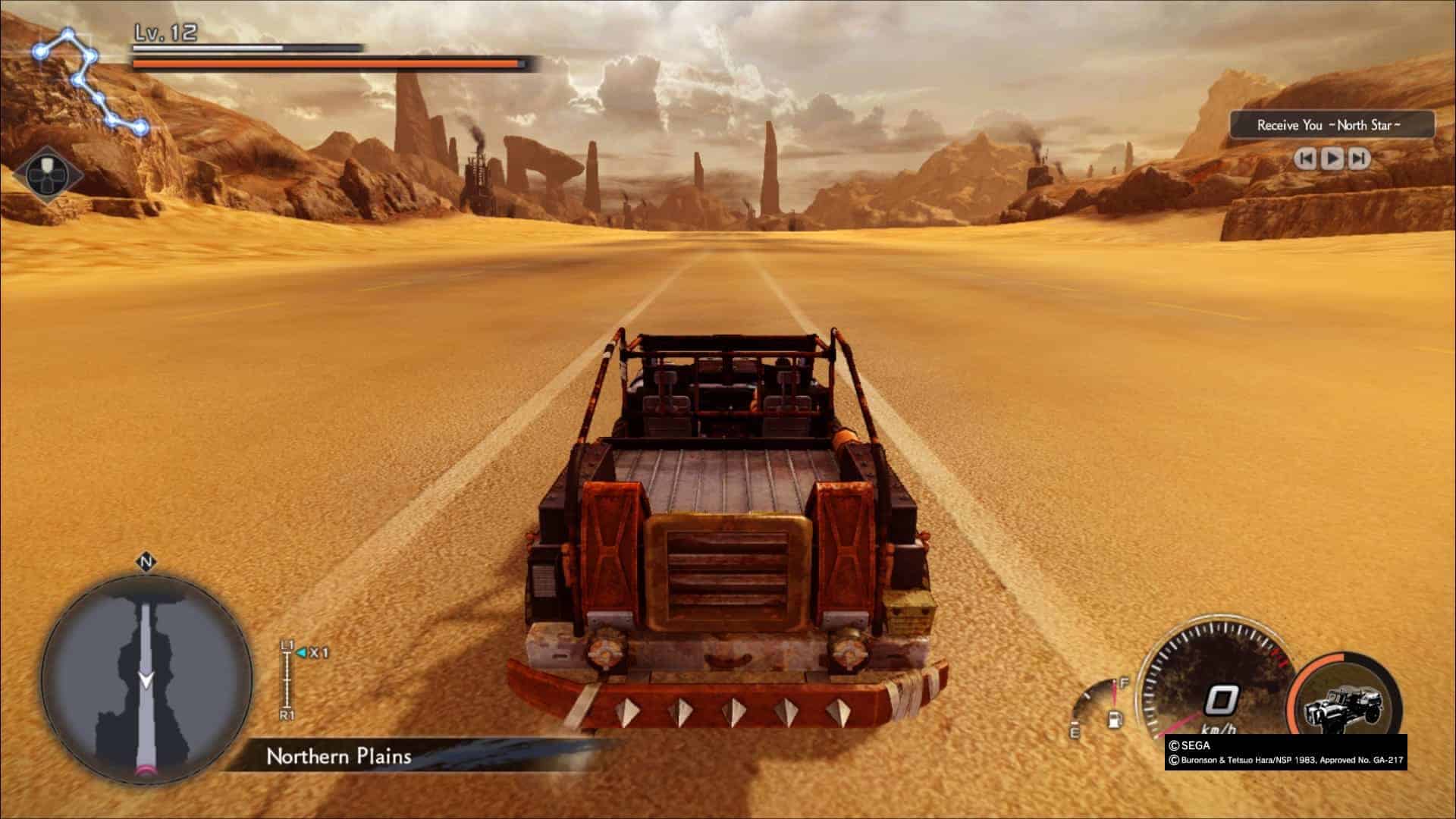1456x819 pixels.
Task: Skip to the next music track
Action: (x=1360, y=158)
